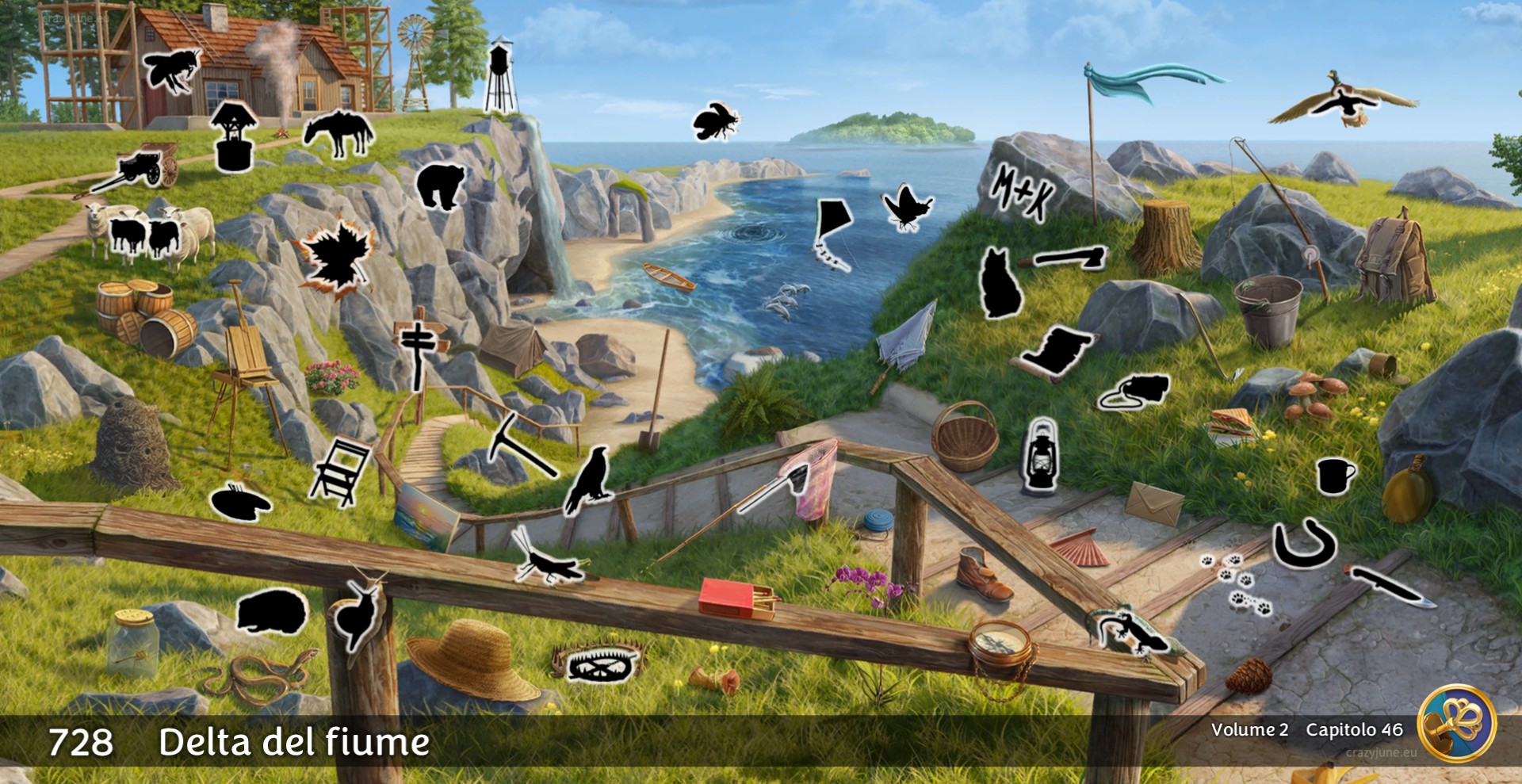Click the golden key emblem badge
The height and width of the screenshot is (784, 1522).
coord(1456,724)
